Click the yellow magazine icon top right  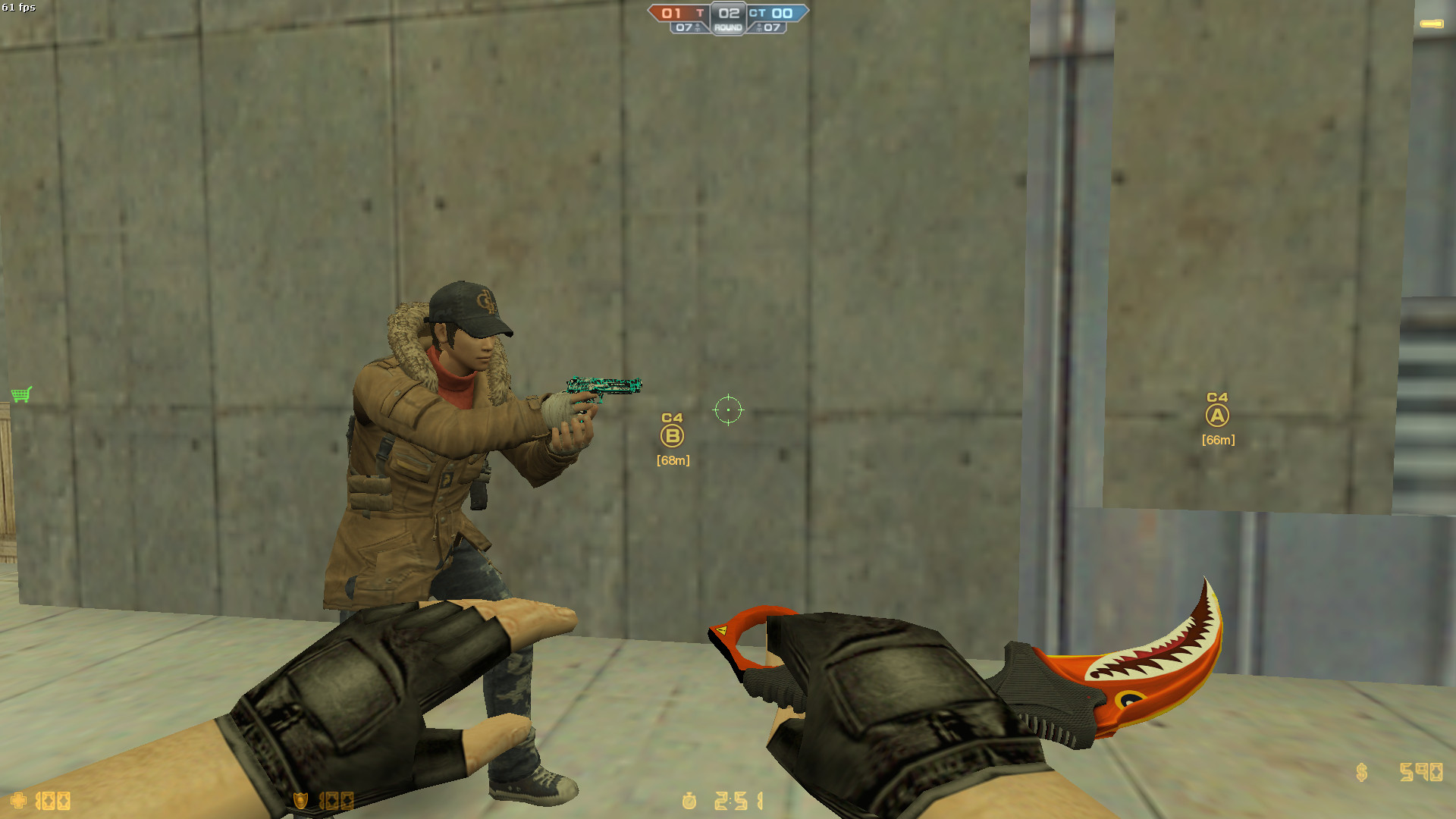coord(1430,24)
